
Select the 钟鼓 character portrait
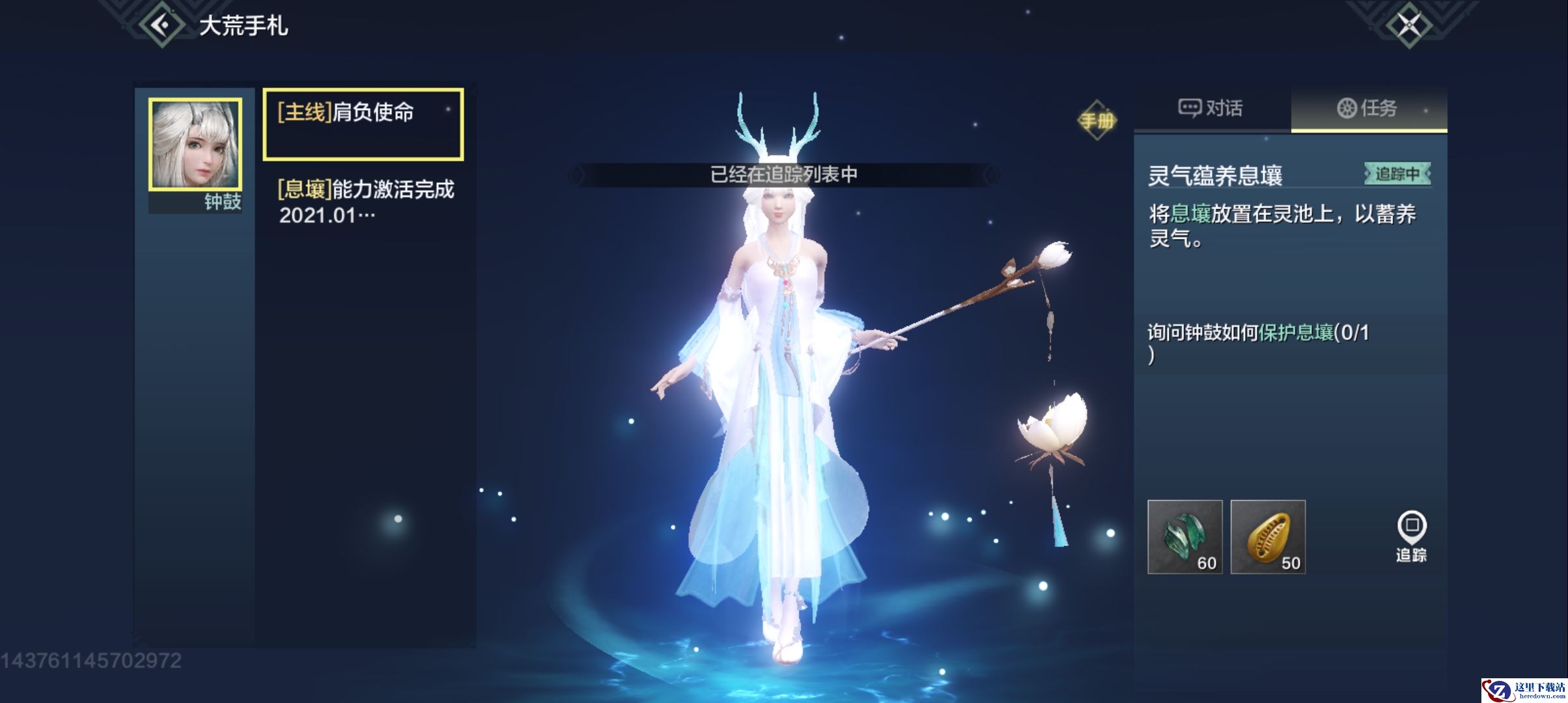point(195,145)
